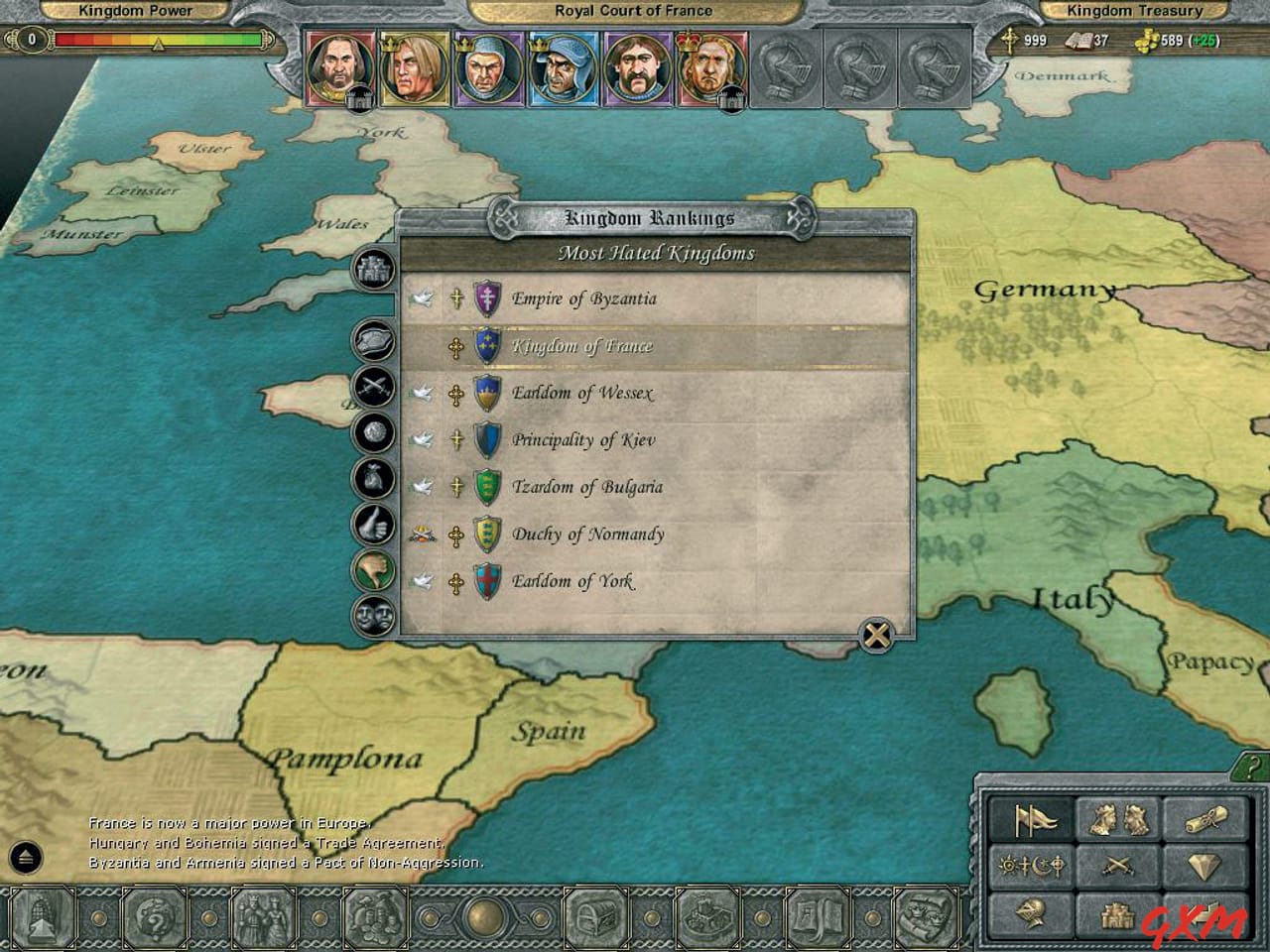Close the Kingdom Rankings window
This screenshot has height=952, width=1270.
(877, 636)
